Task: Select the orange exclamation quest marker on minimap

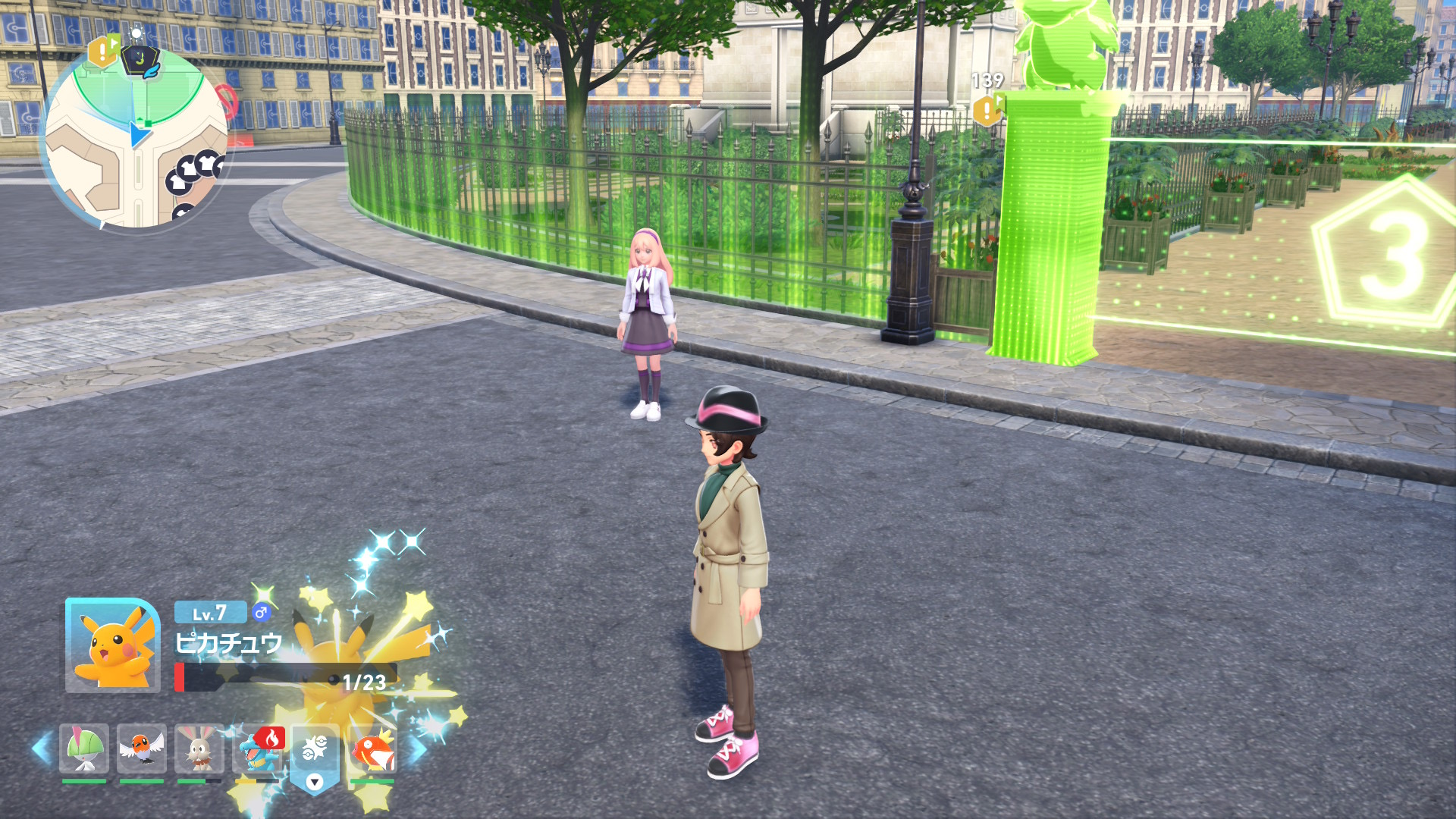Action: [x=102, y=52]
